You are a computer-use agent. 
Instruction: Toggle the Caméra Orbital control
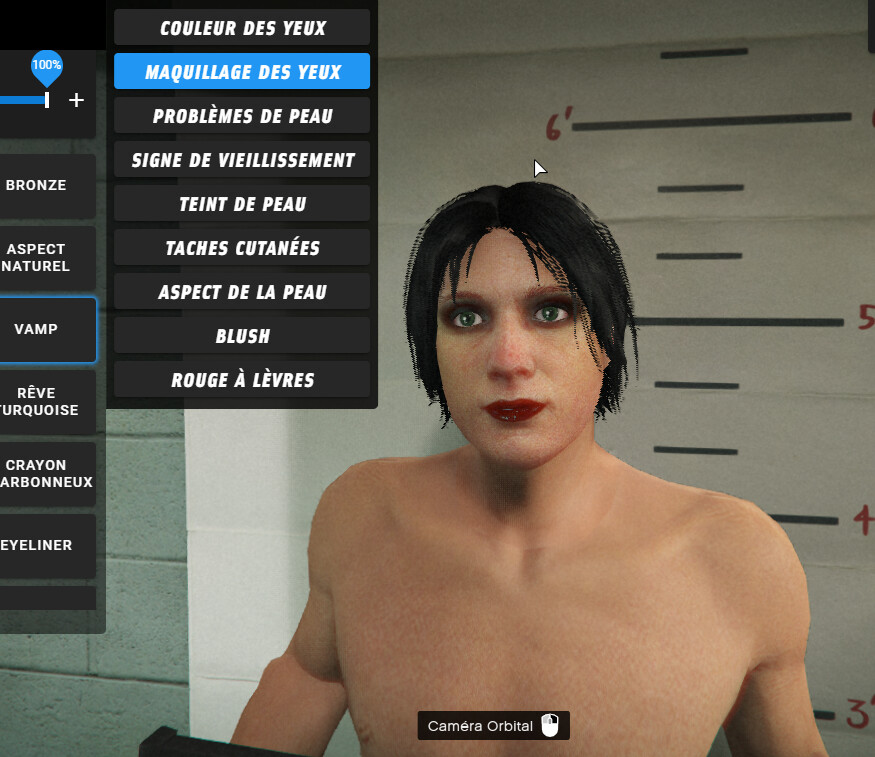point(493,726)
